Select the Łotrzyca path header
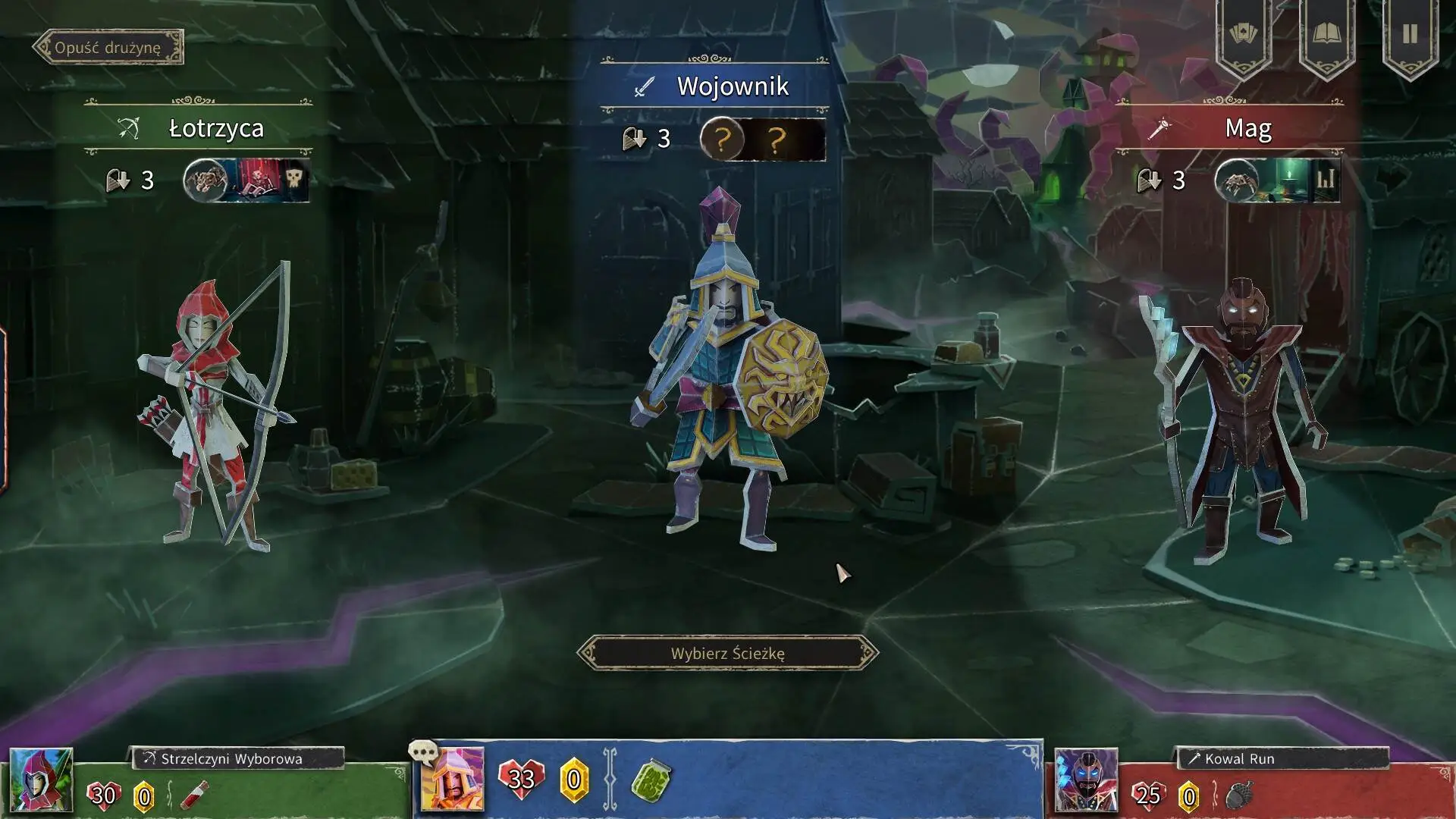 point(199,127)
